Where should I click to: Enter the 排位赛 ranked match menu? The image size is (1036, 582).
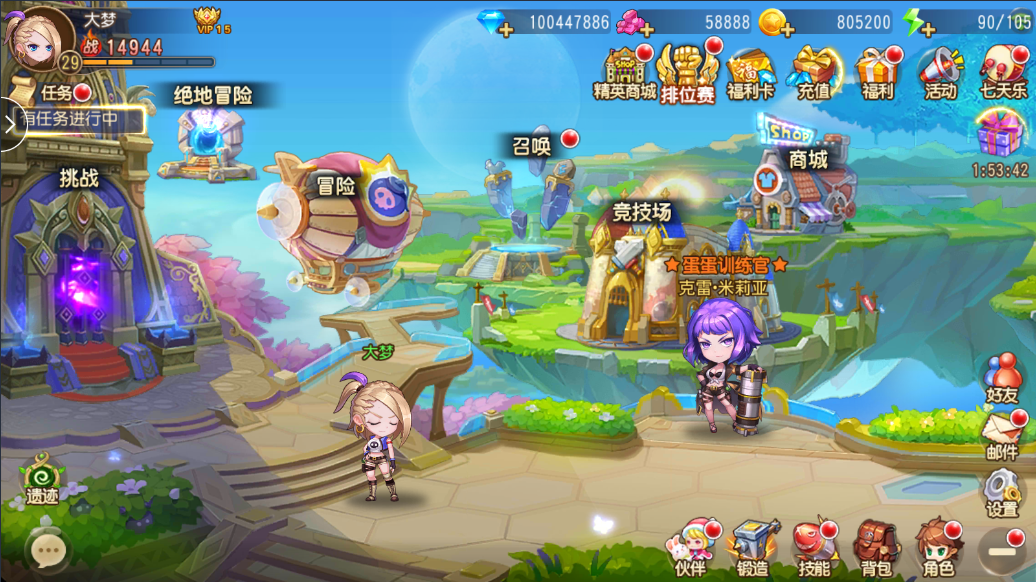[x=688, y=72]
